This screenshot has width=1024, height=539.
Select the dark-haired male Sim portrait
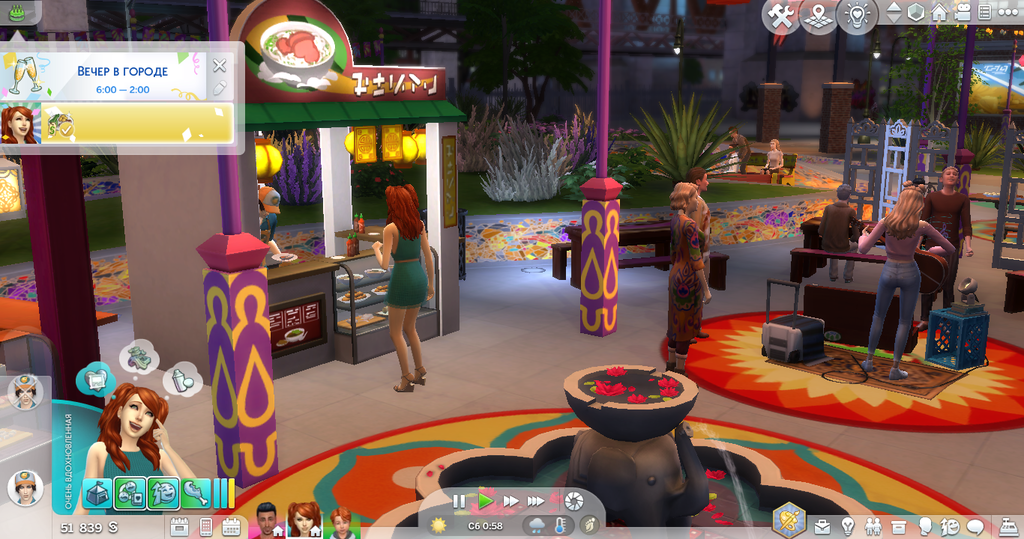point(266,520)
